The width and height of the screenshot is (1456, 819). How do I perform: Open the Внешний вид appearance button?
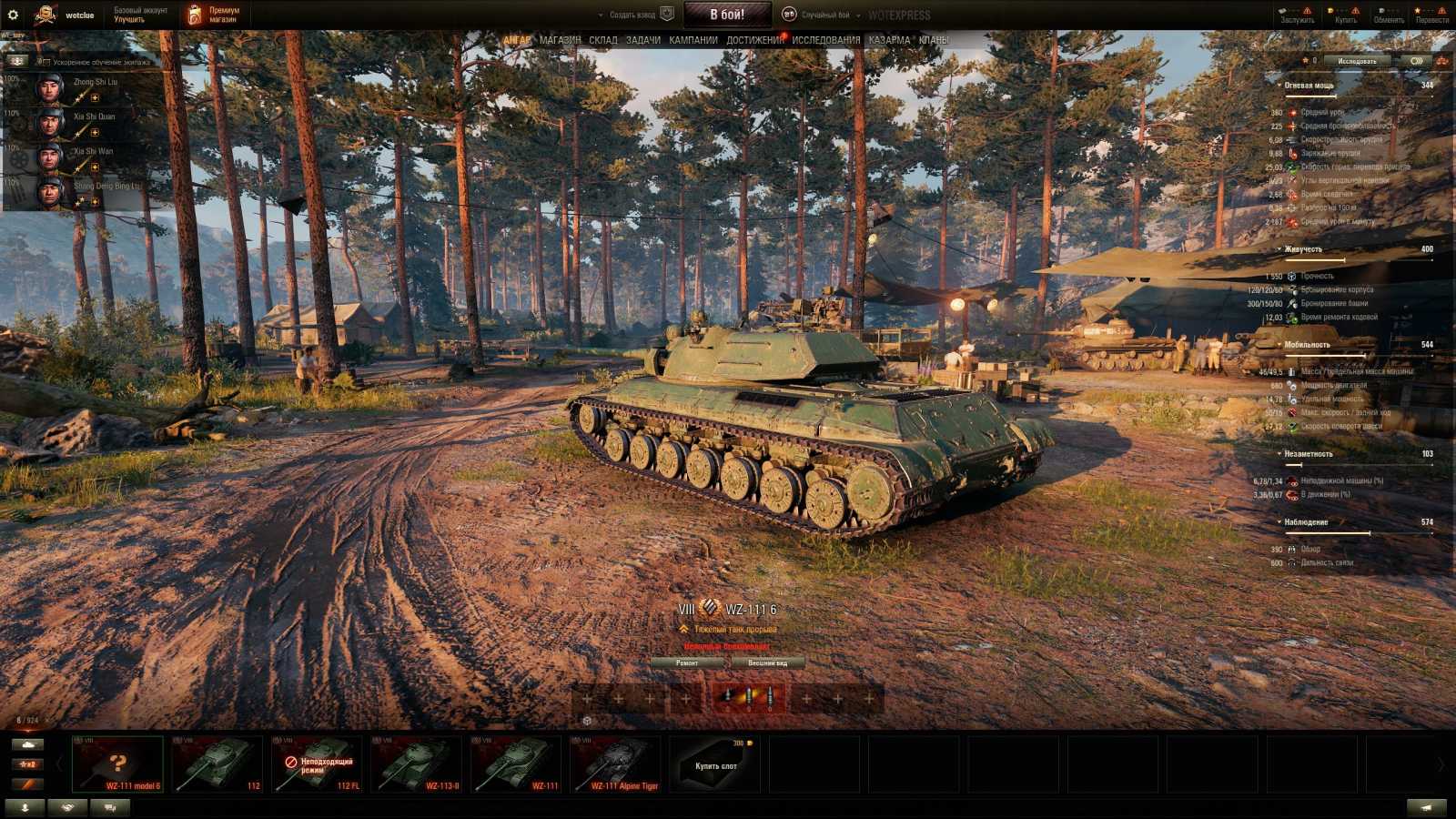coord(767,663)
